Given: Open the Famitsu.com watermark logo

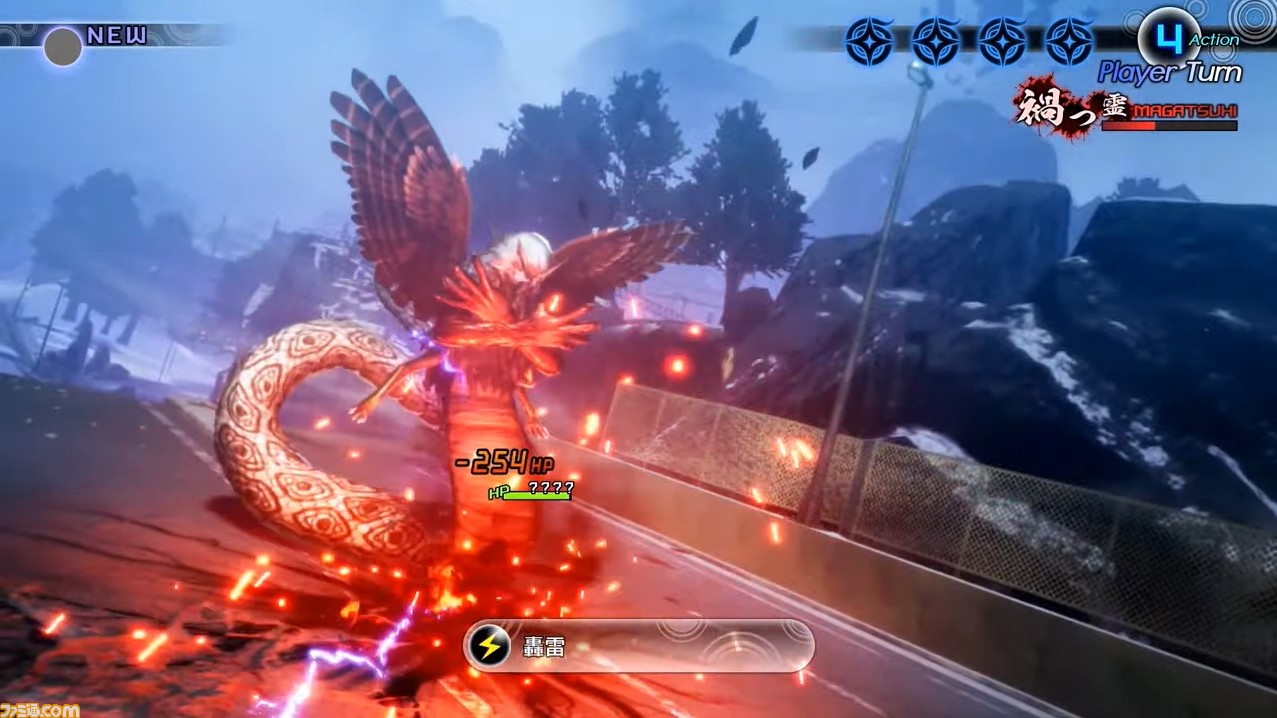Looking at the screenshot, I should coord(40,709).
